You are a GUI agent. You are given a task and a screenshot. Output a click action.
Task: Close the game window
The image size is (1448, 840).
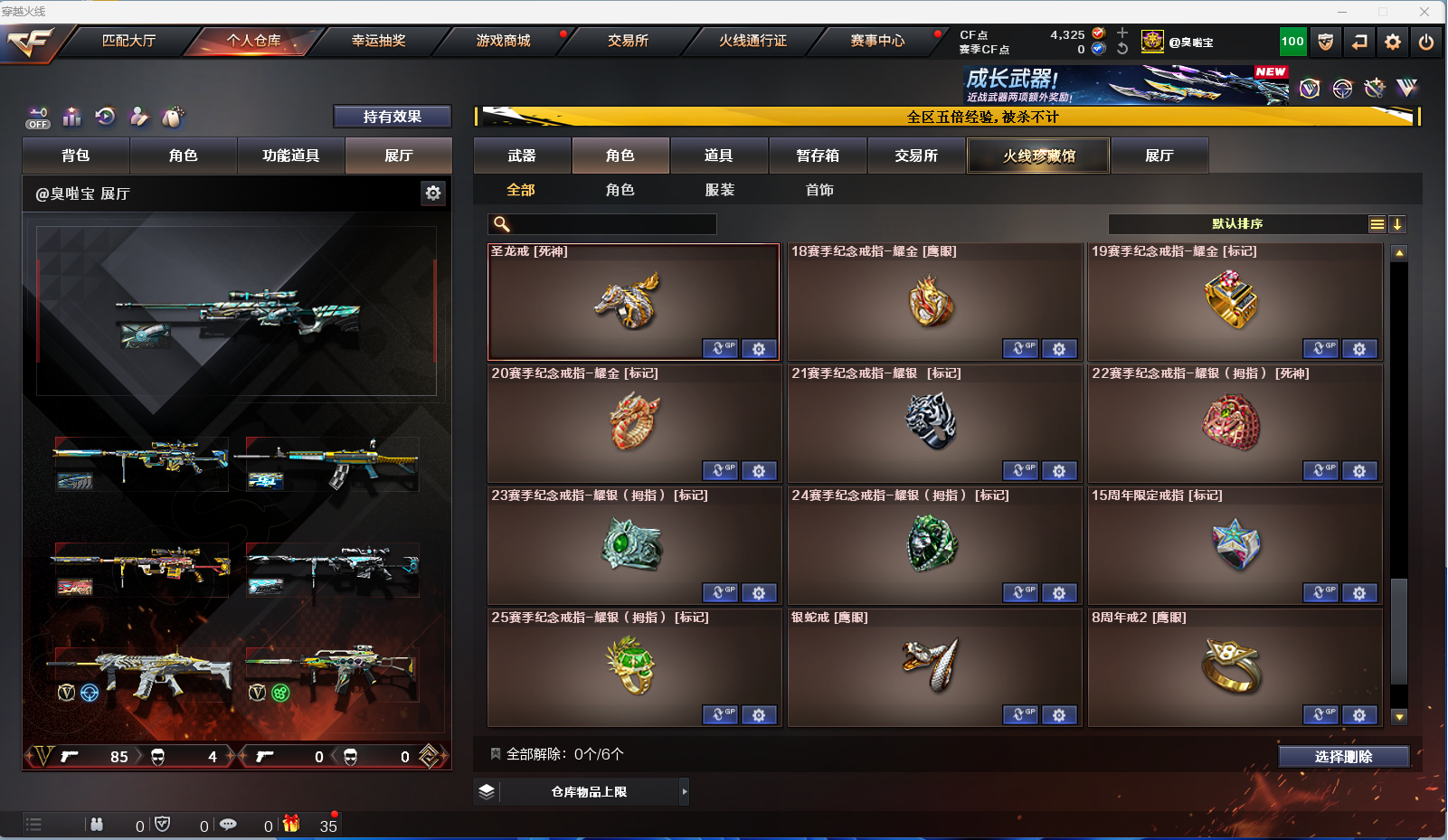point(1424,12)
